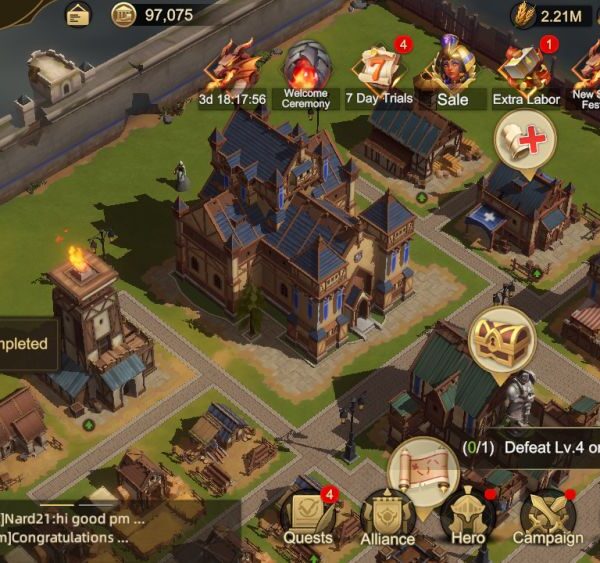Open the Sale offer
600x563 pixels.
(x=452, y=70)
